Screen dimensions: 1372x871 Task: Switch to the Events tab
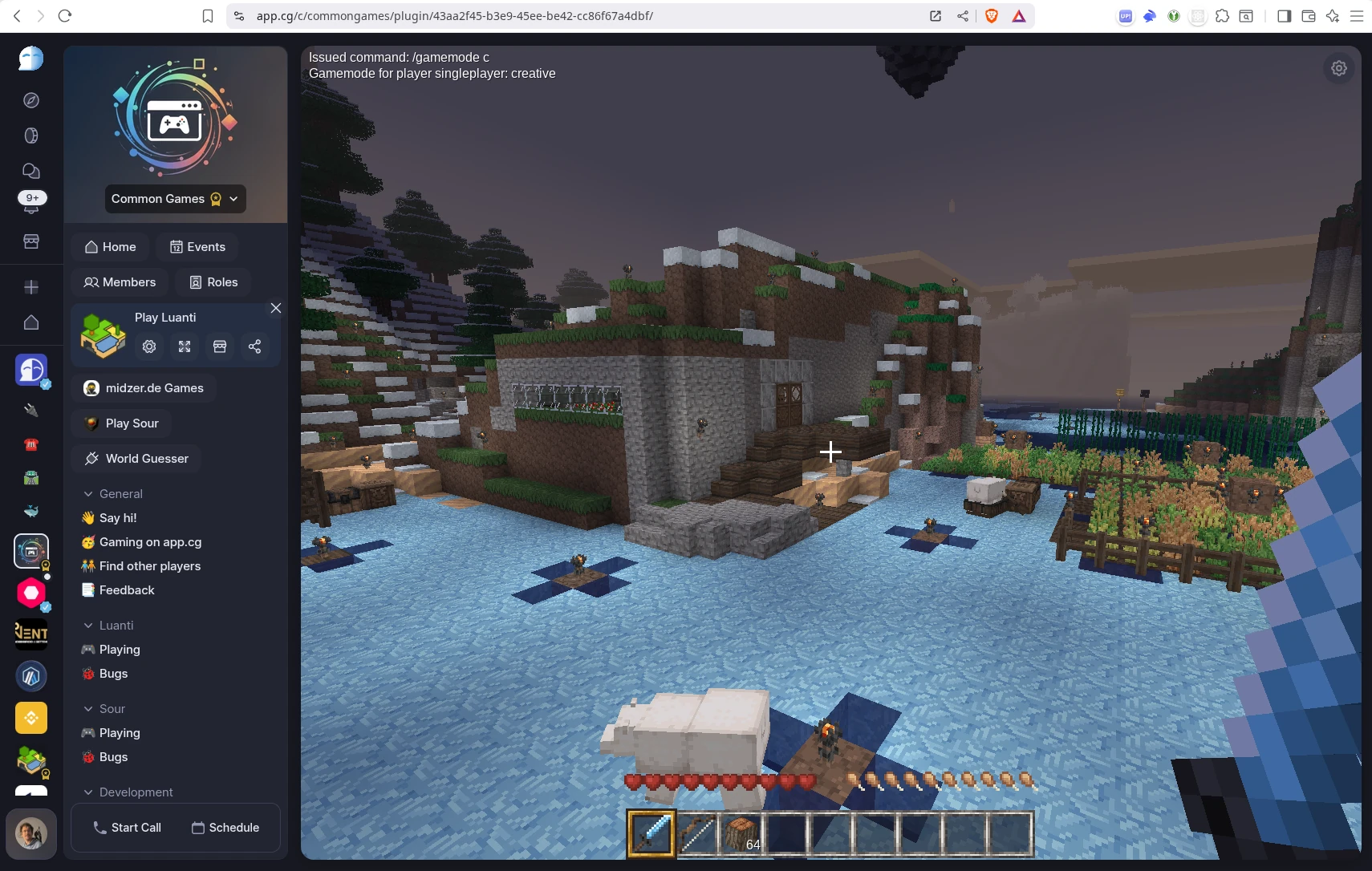click(197, 246)
